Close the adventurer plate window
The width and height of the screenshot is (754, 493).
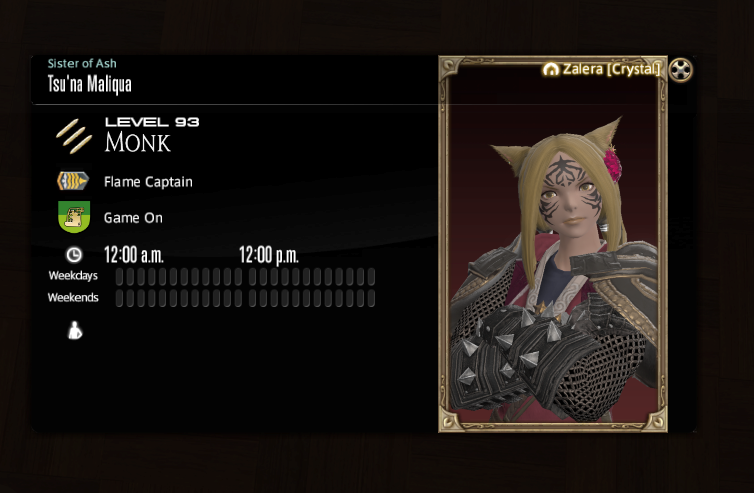pyautogui.click(x=680, y=71)
